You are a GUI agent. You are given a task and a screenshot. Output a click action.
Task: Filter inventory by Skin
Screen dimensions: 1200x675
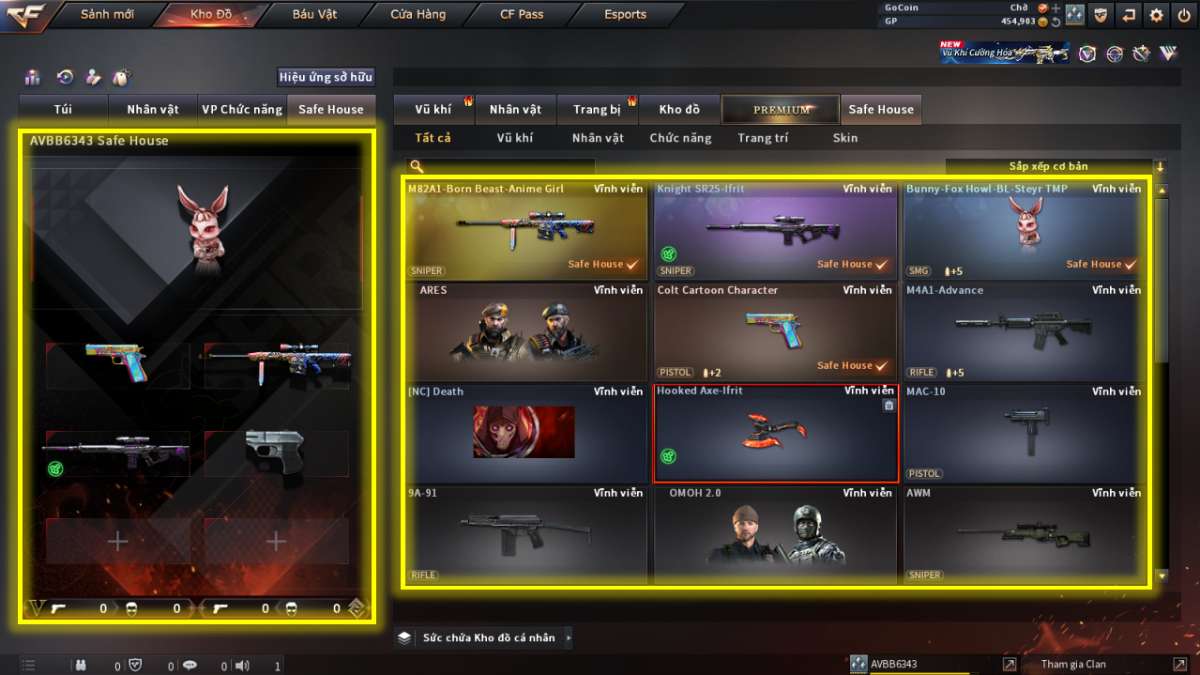[x=845, y=138]
